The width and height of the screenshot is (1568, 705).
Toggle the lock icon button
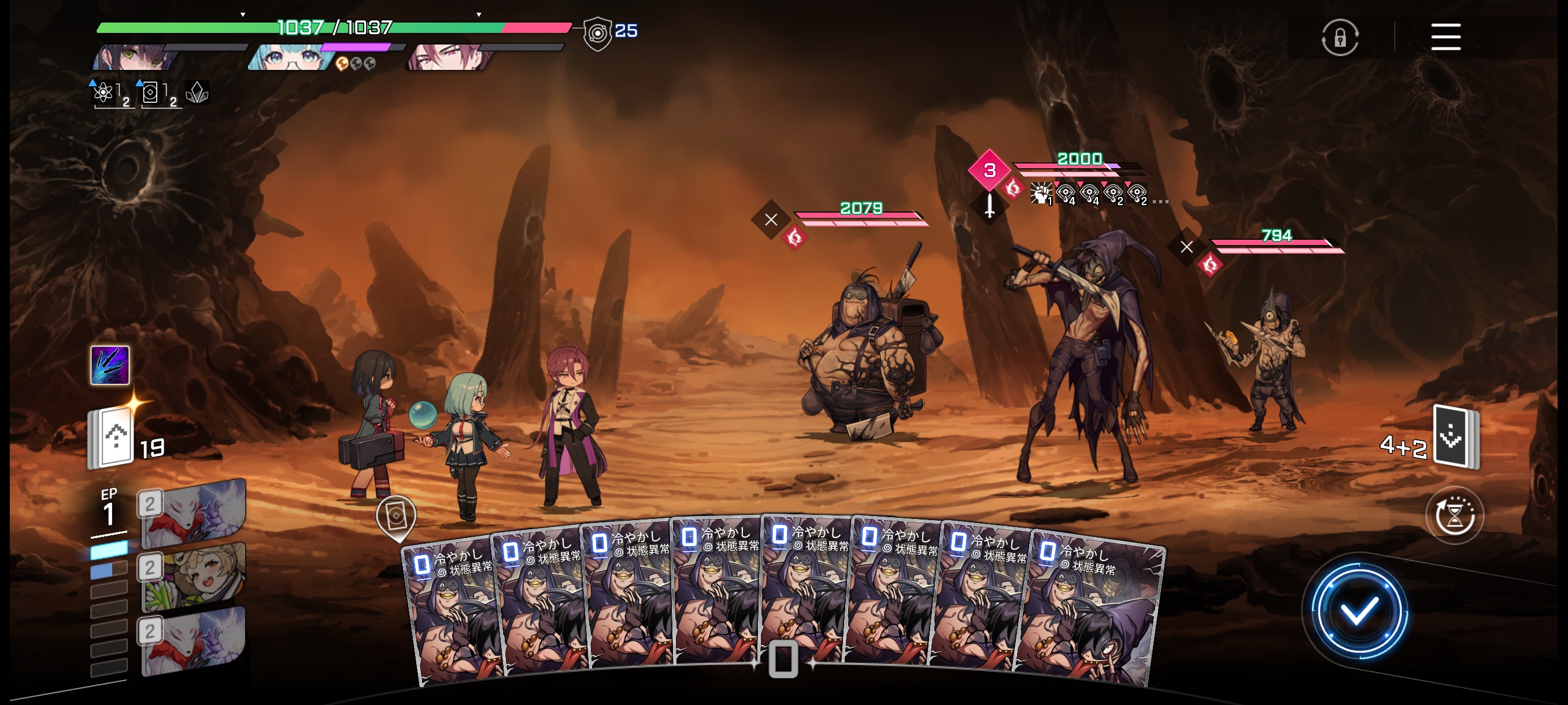coord(1340,38)
